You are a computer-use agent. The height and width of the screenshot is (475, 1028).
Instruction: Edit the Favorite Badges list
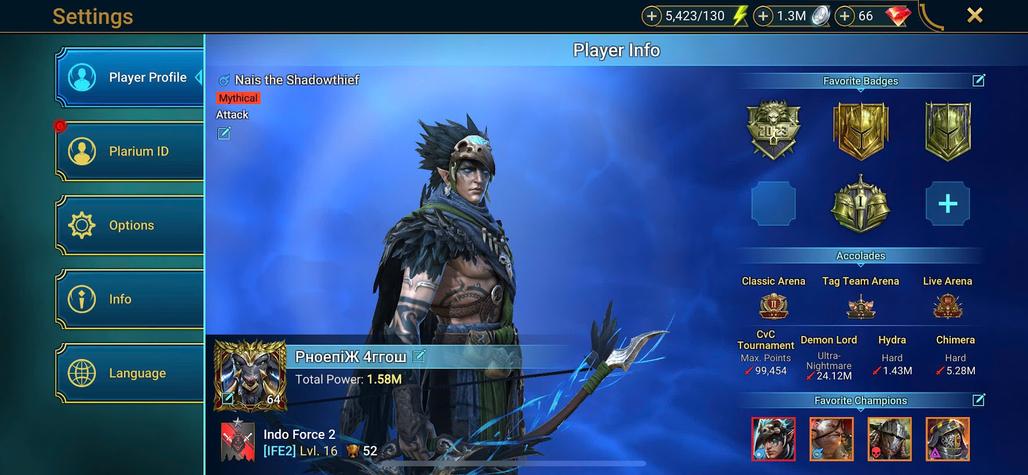(978, 81)
